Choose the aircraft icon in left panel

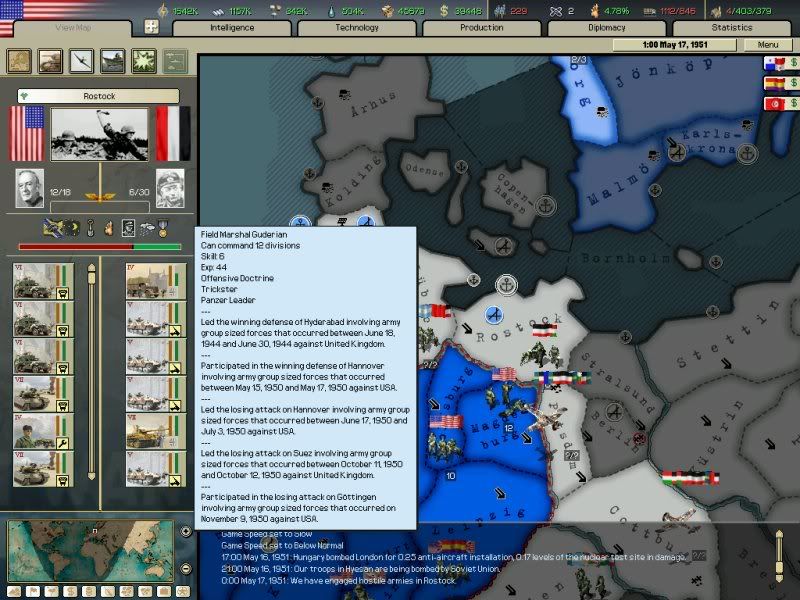tap(82, 60)
